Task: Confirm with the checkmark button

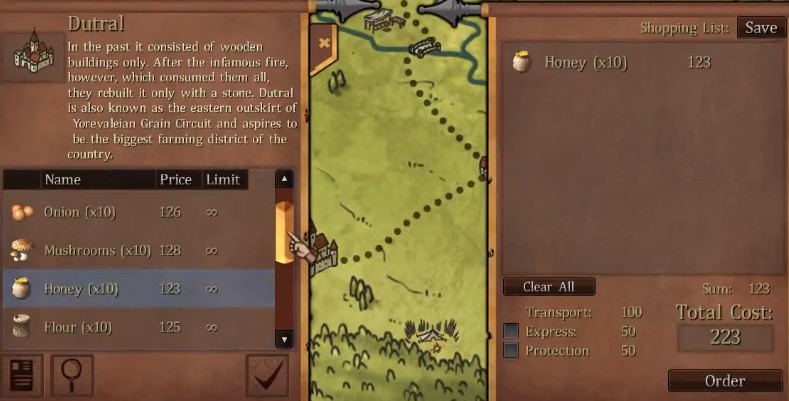Action: click(267, 376)
